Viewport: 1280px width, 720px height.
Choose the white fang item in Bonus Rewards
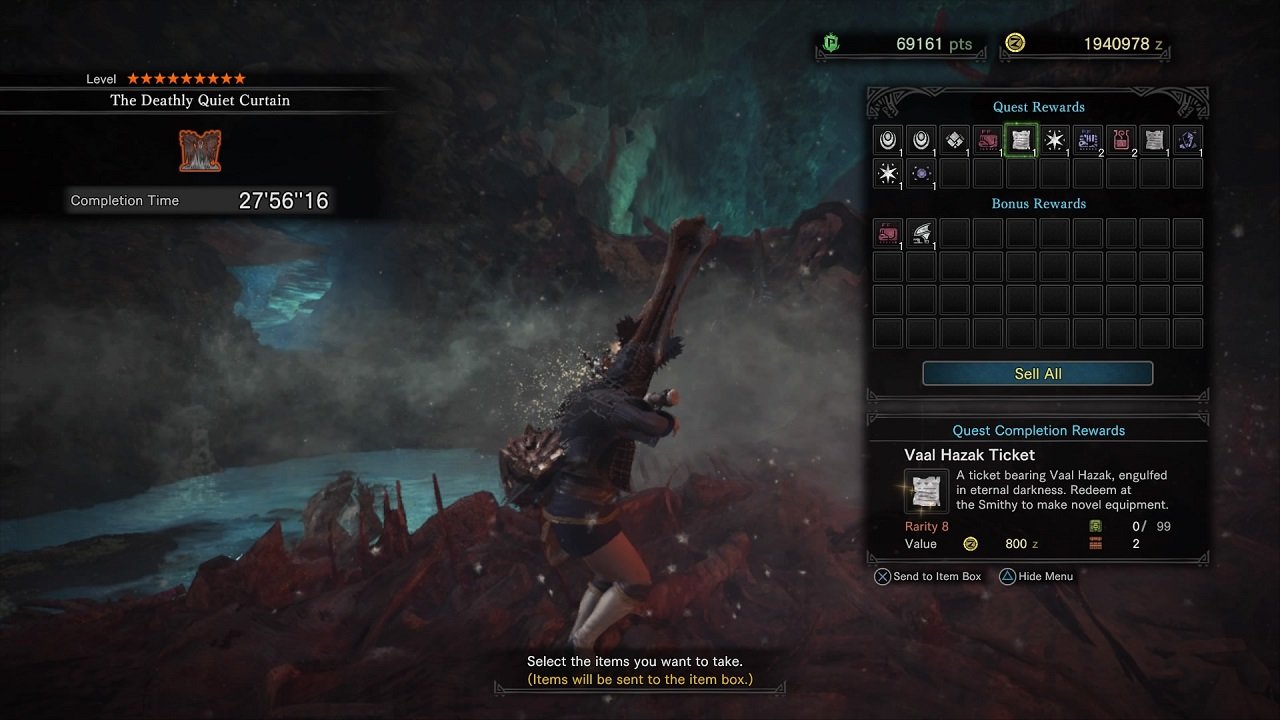click(921, 234)
